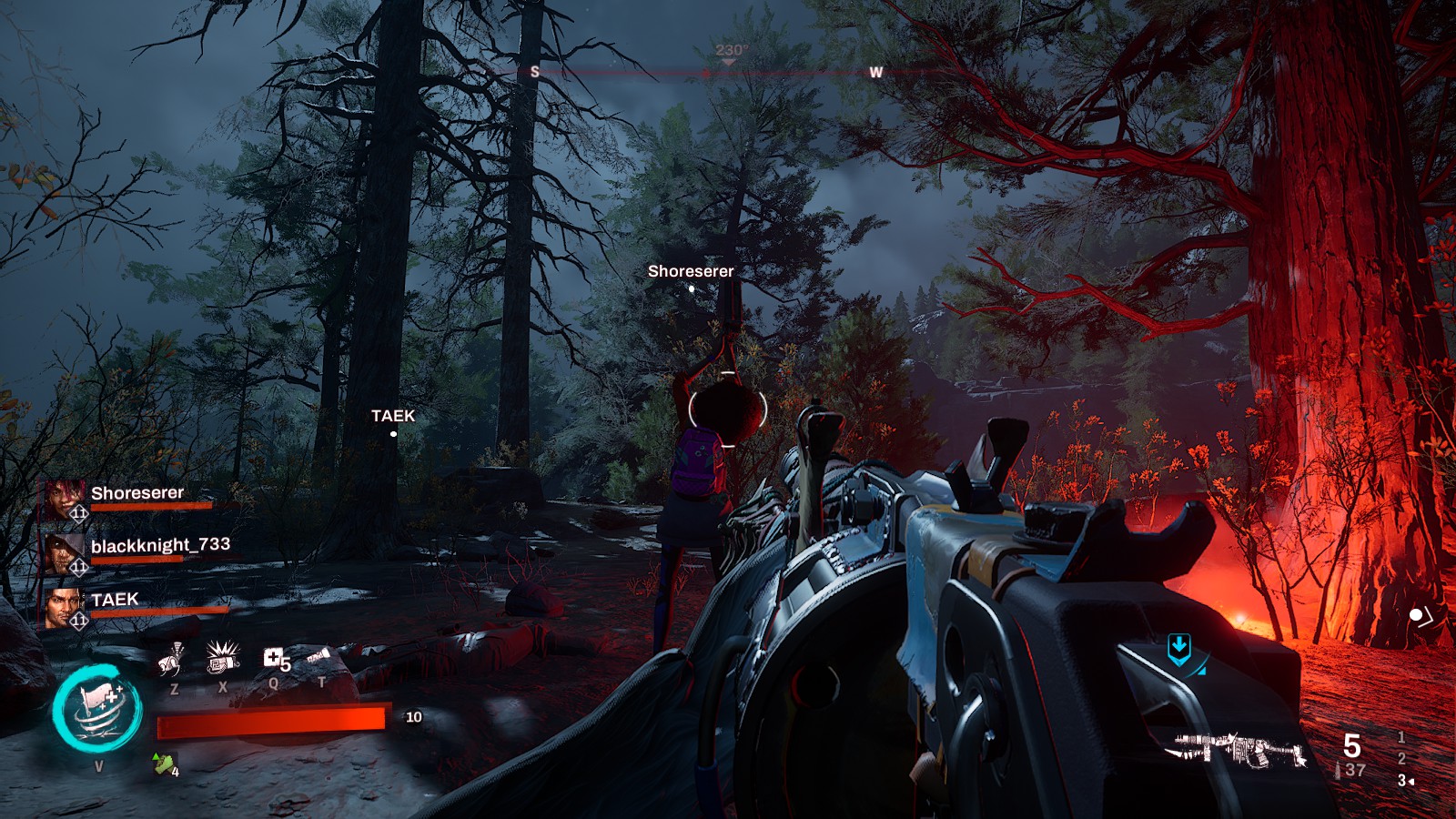Use the medkit icon with count 5
The height and width of the screenshot is (819, 1456).
pos(275,659)
